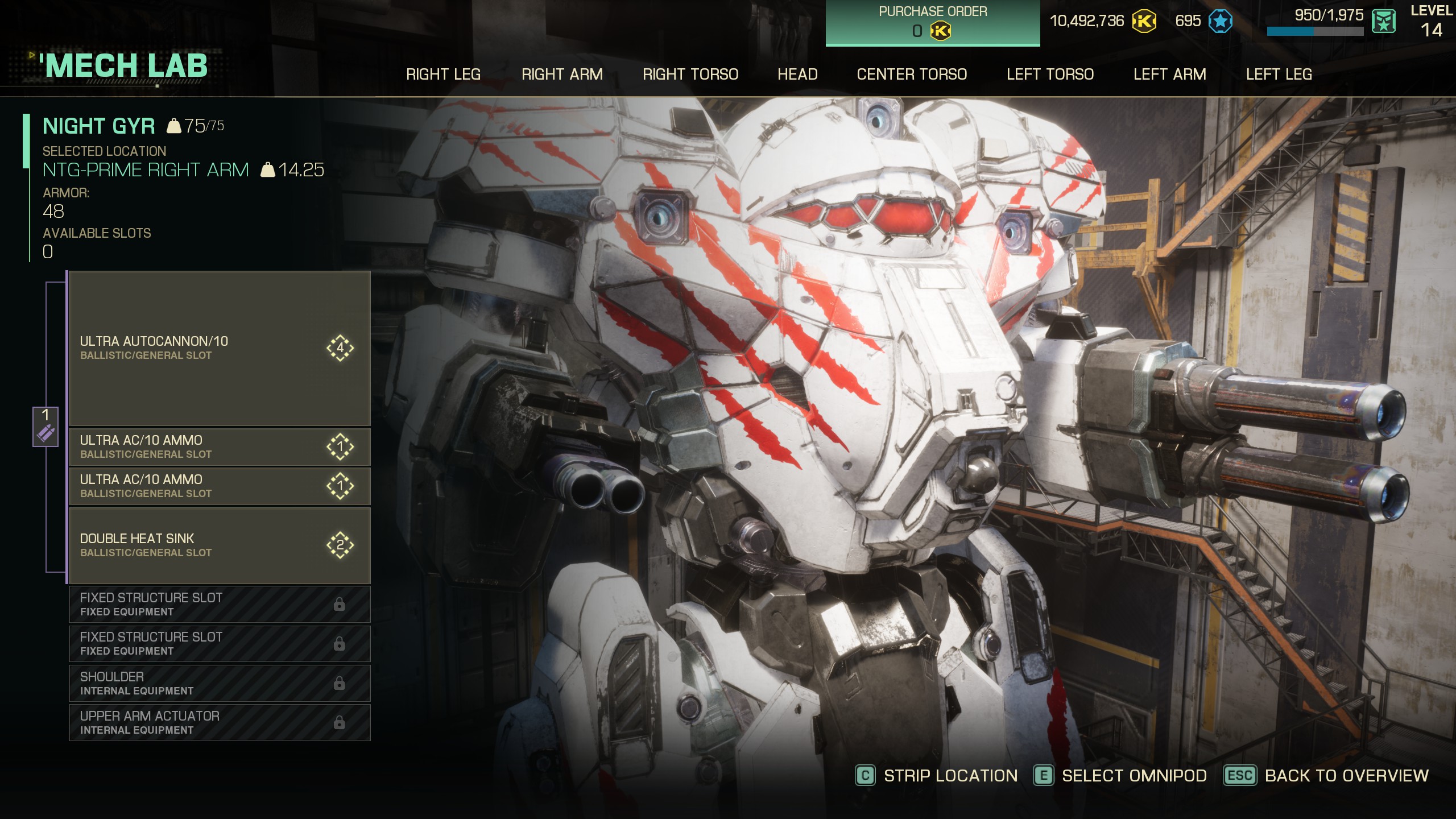The image size is (1456, 819).
Task: Go to the Left Leg tab
Action: tap(1279, 75)
